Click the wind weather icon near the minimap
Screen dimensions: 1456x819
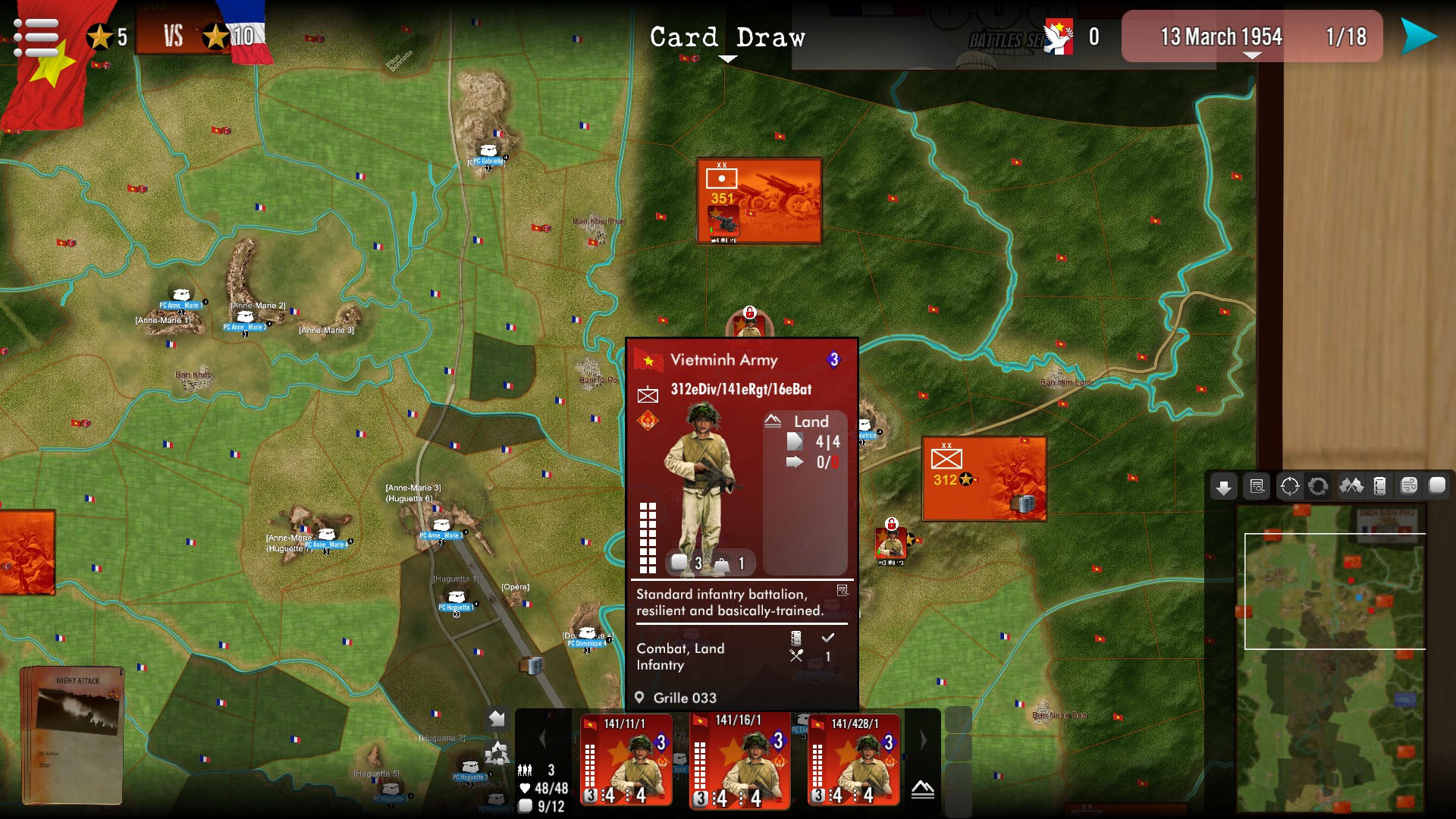pyautogui.click(x=1408, y=487)
